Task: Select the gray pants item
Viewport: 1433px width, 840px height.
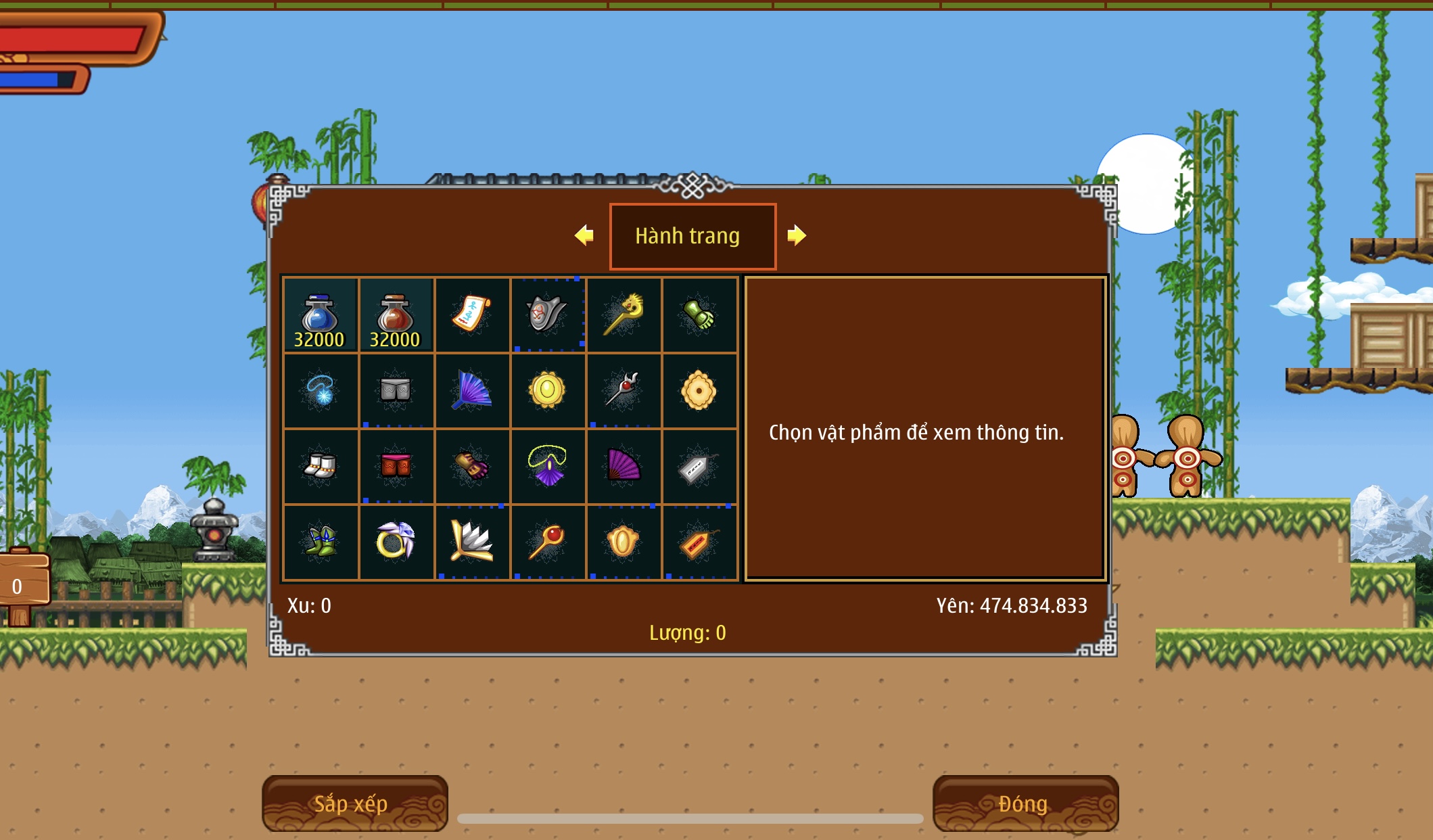Action: 396,391
